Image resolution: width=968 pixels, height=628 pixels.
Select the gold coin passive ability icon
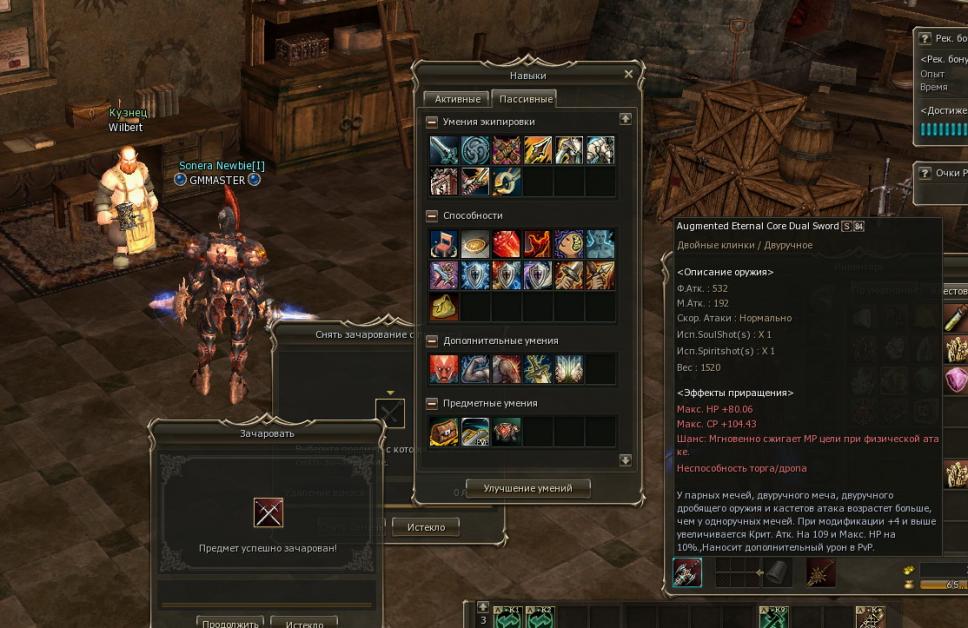pyautogui.click(x=475, y=244)
